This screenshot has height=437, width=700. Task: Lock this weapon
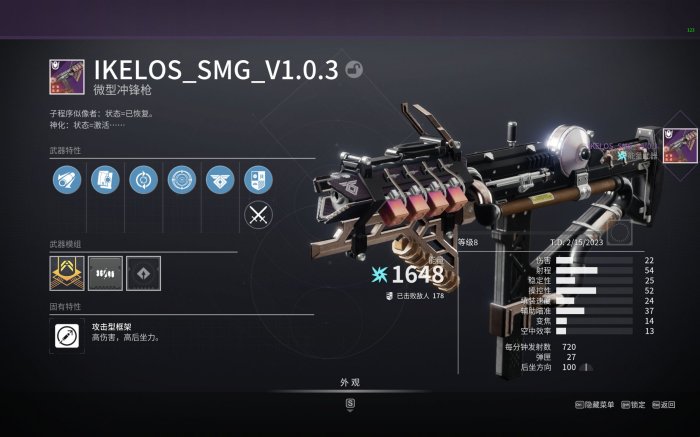click(x=634, y=404)
